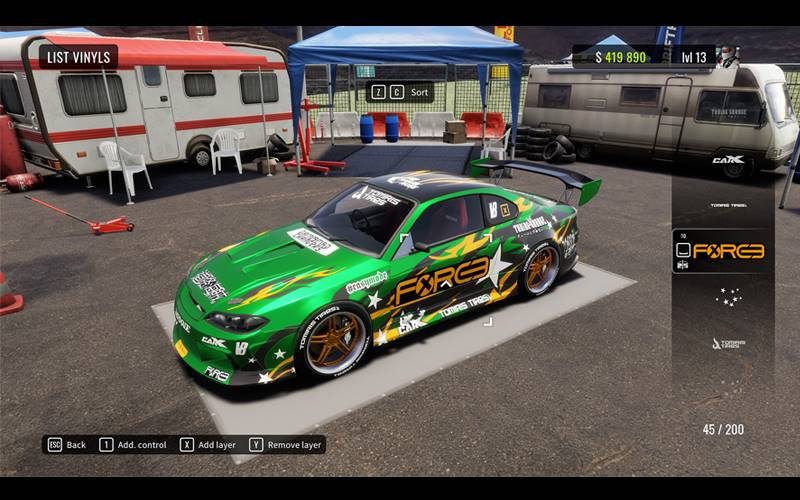Open the Add. control option
800x500 pixels.
coord(133,444)
